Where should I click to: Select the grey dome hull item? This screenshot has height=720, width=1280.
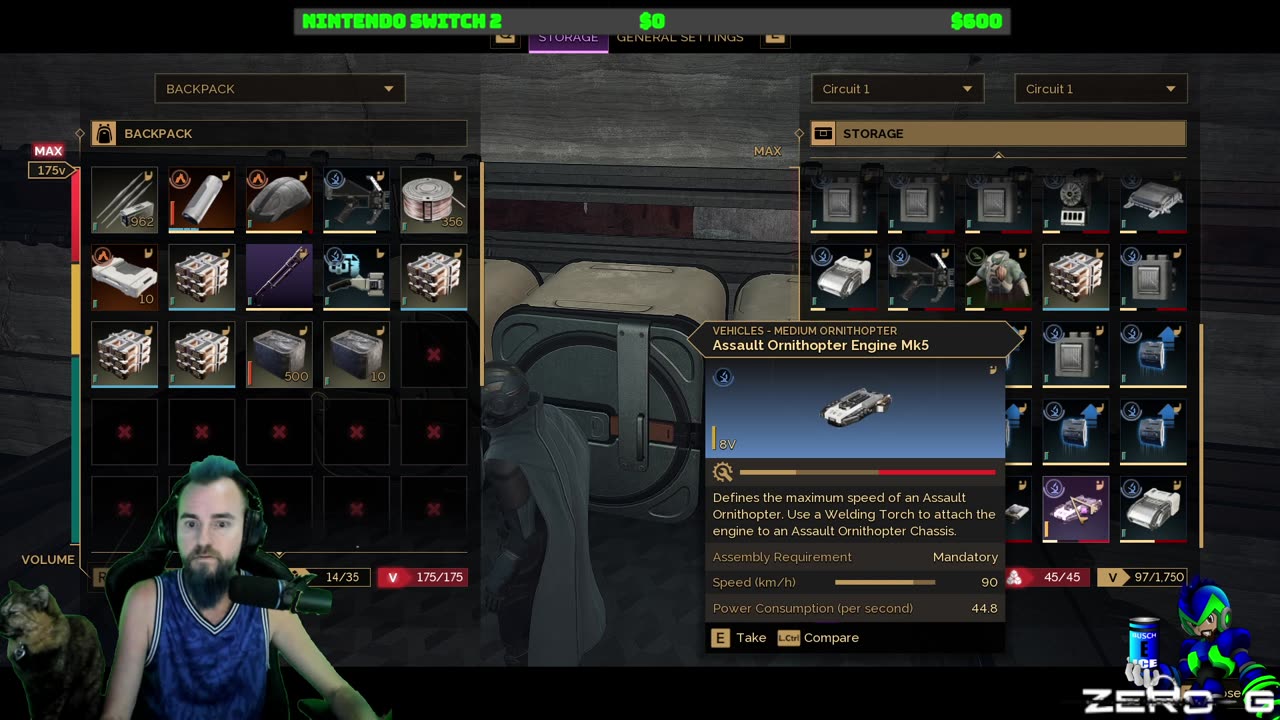click(279, 199)
